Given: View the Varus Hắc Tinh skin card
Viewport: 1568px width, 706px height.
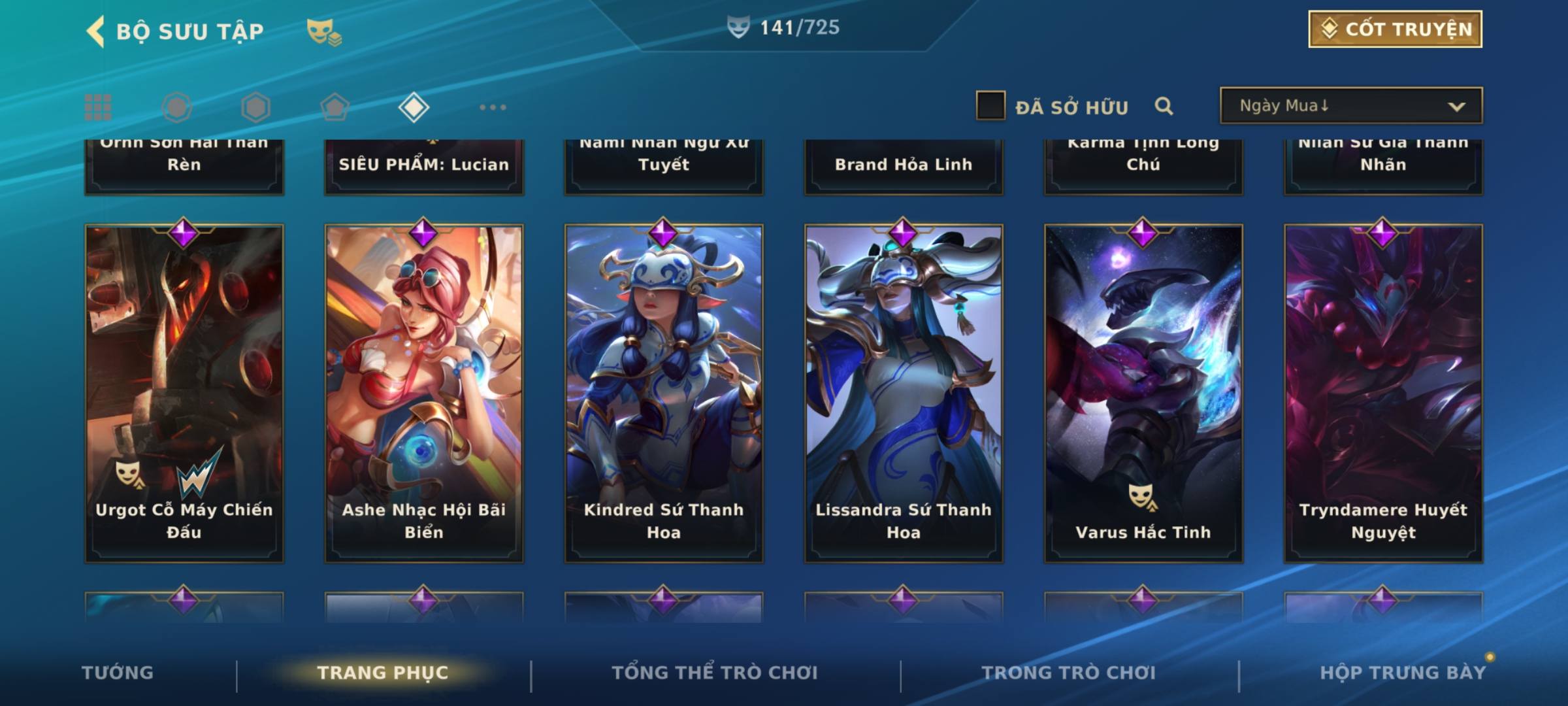Looking at the screenshot, I should 1143,392.
